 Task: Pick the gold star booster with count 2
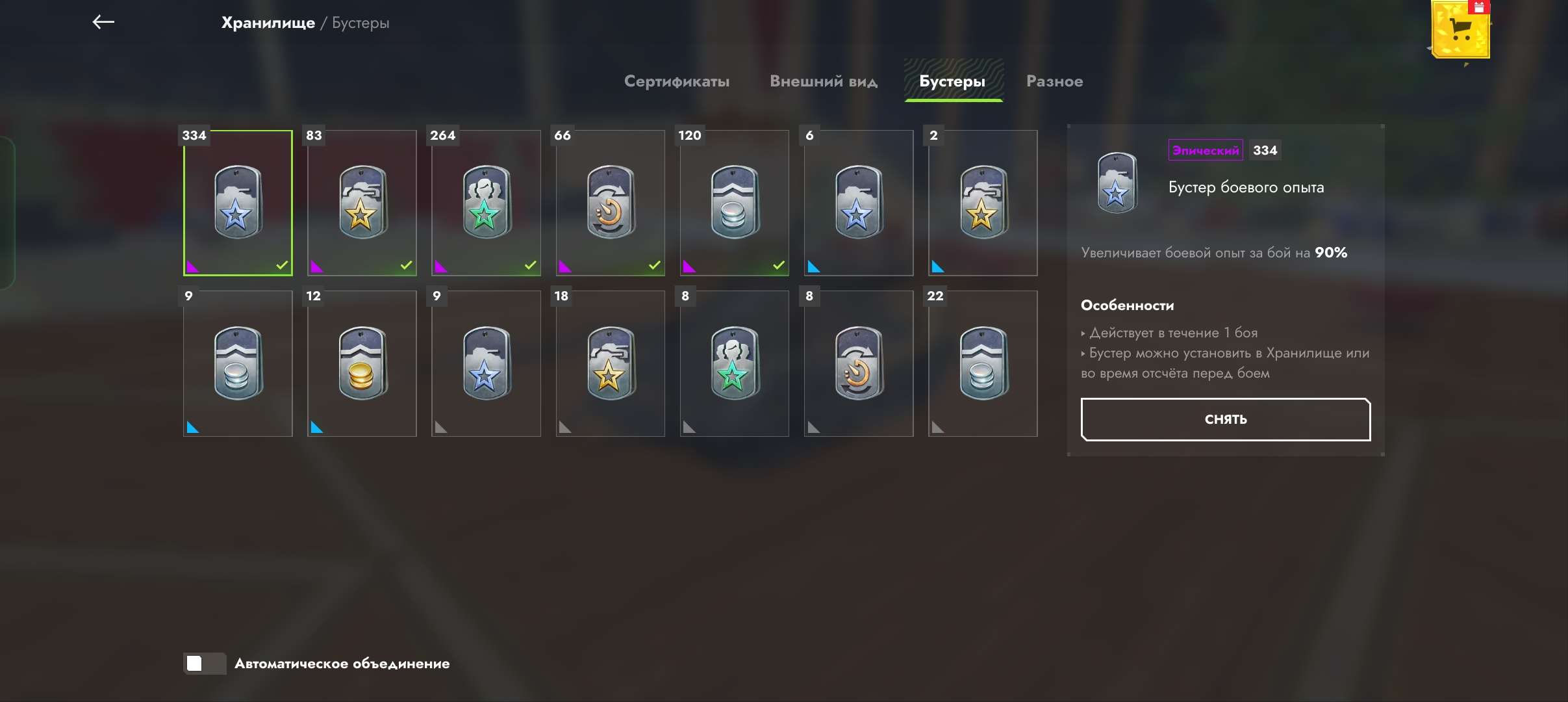[983, 203]
